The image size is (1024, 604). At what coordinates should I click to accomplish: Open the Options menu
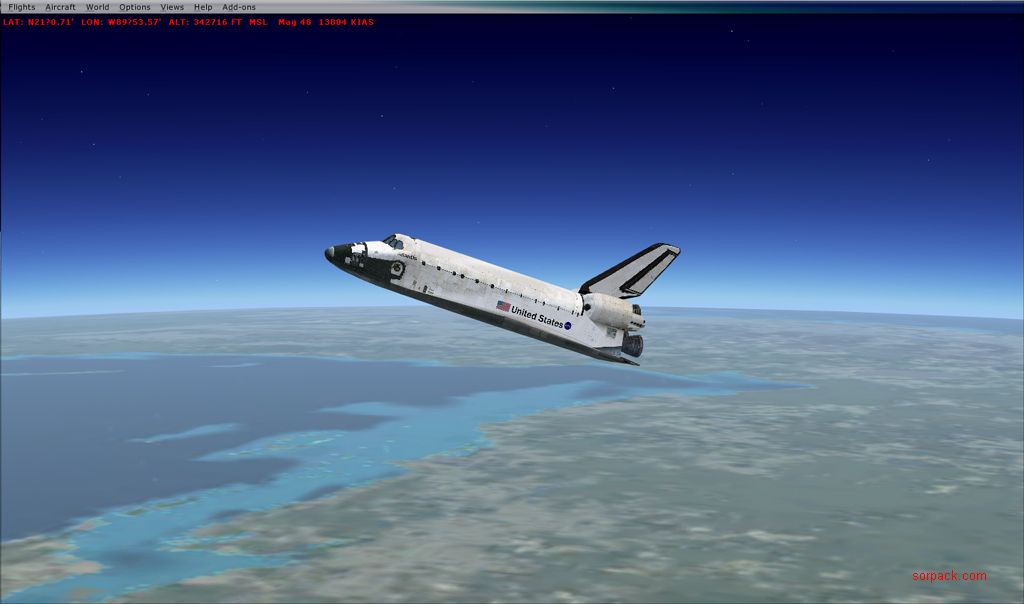[x=135, y=7]
